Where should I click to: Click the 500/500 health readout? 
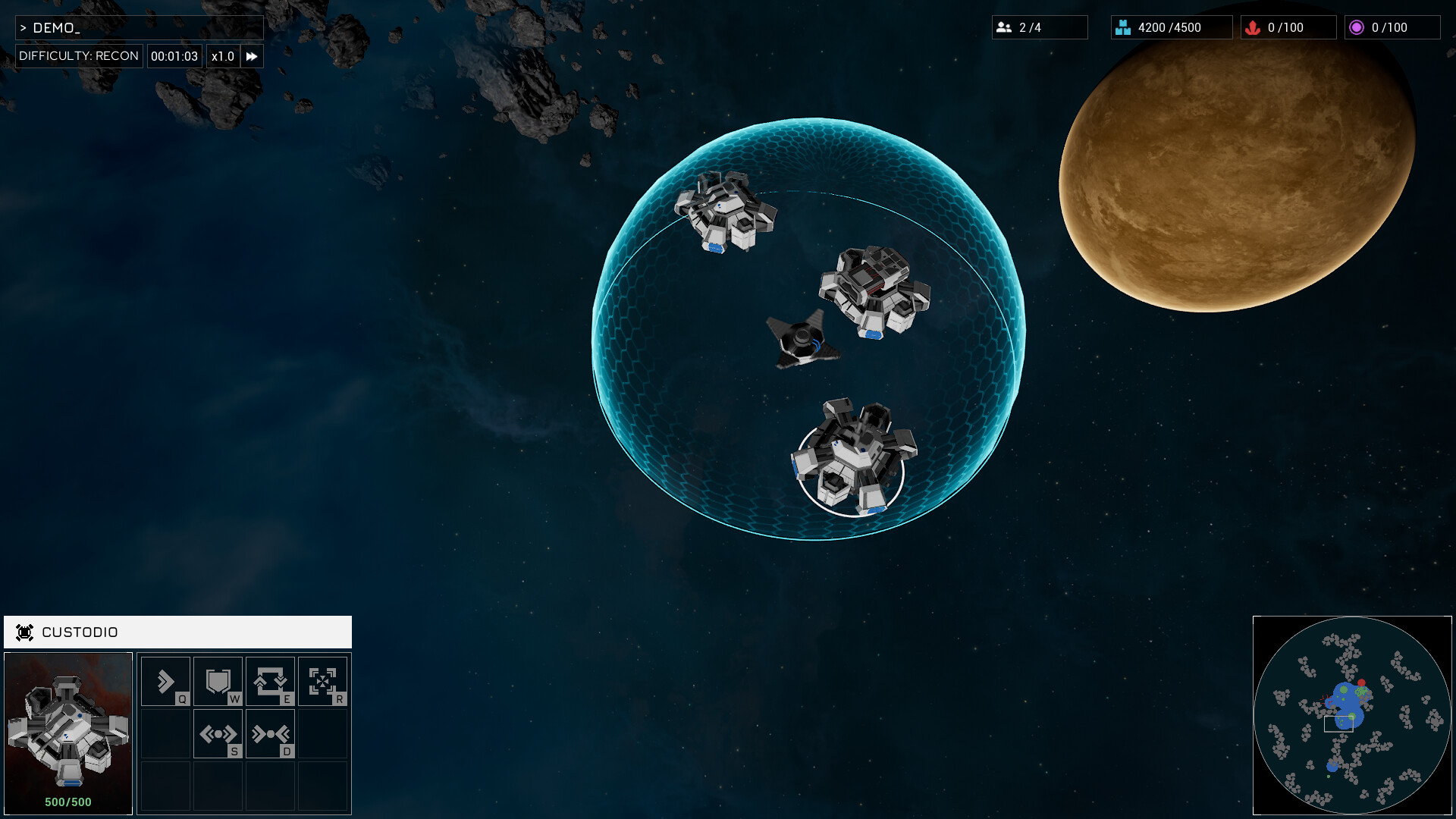point(67,801)
